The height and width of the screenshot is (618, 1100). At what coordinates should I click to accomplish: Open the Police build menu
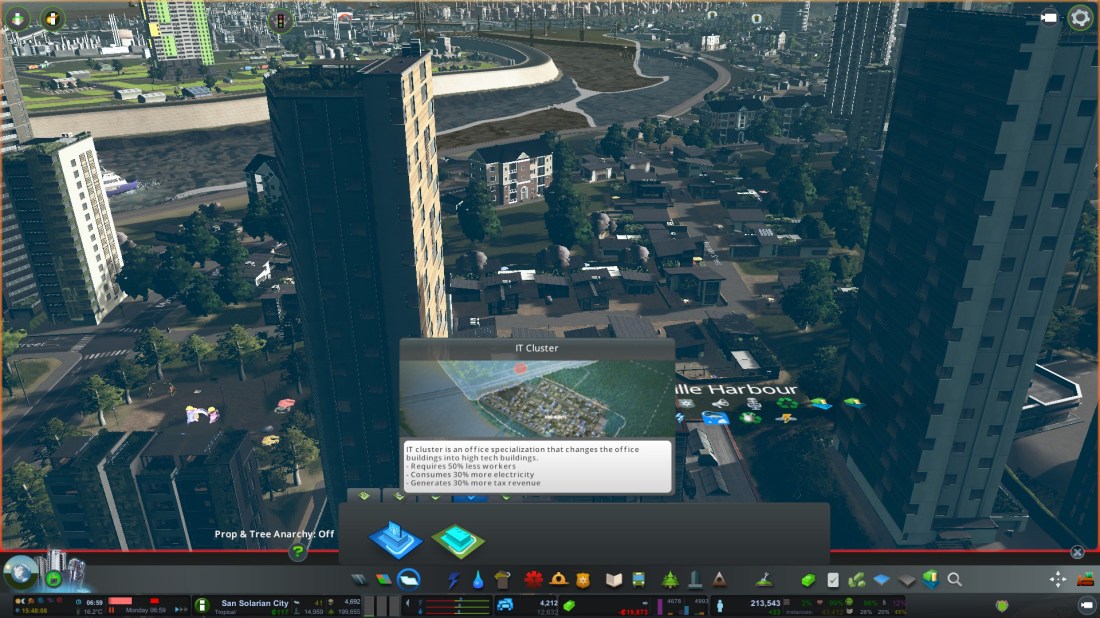pyautogui.click(x=584, y=580)
